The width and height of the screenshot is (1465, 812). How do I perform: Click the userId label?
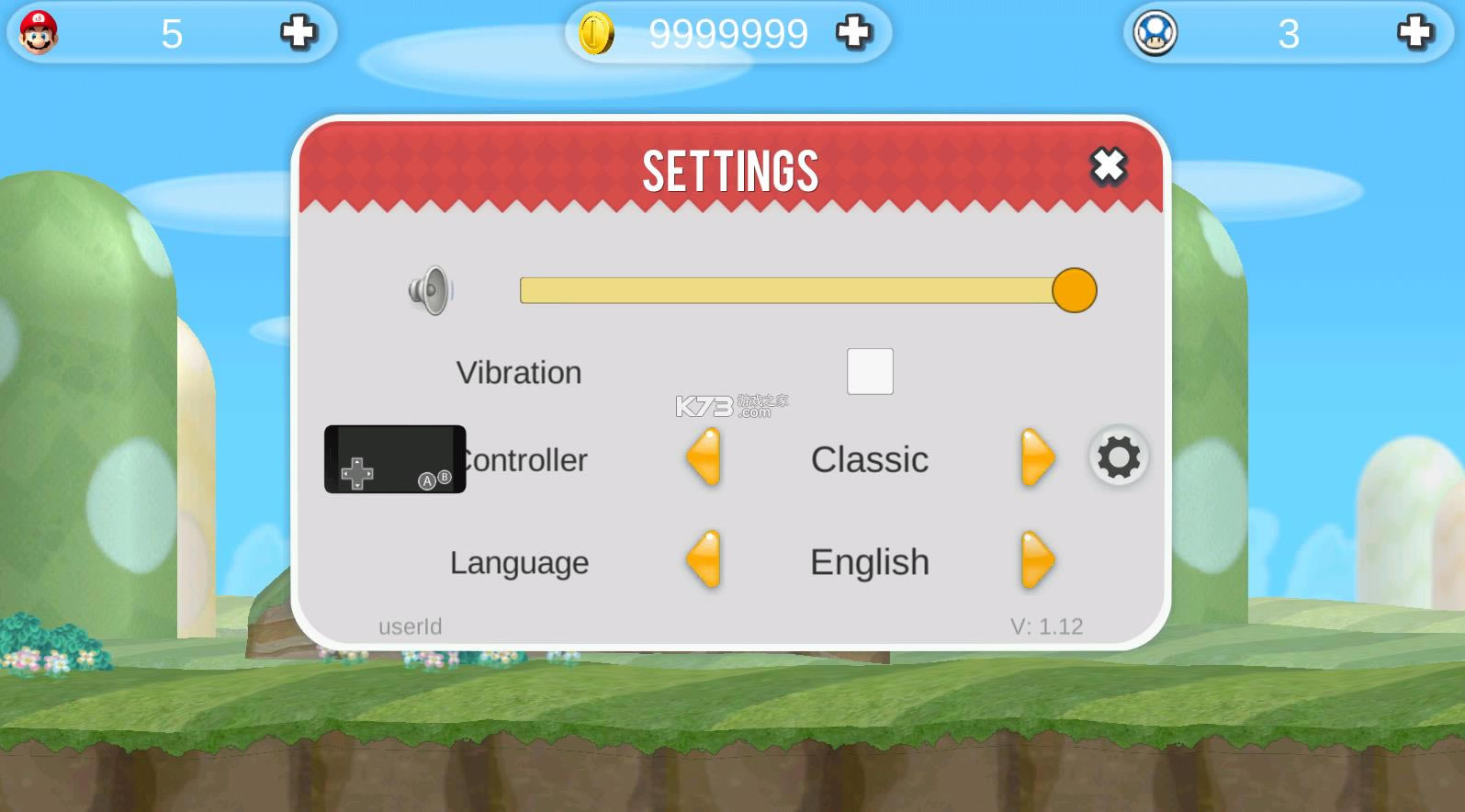pyautogui.click(x=410, y=626)
